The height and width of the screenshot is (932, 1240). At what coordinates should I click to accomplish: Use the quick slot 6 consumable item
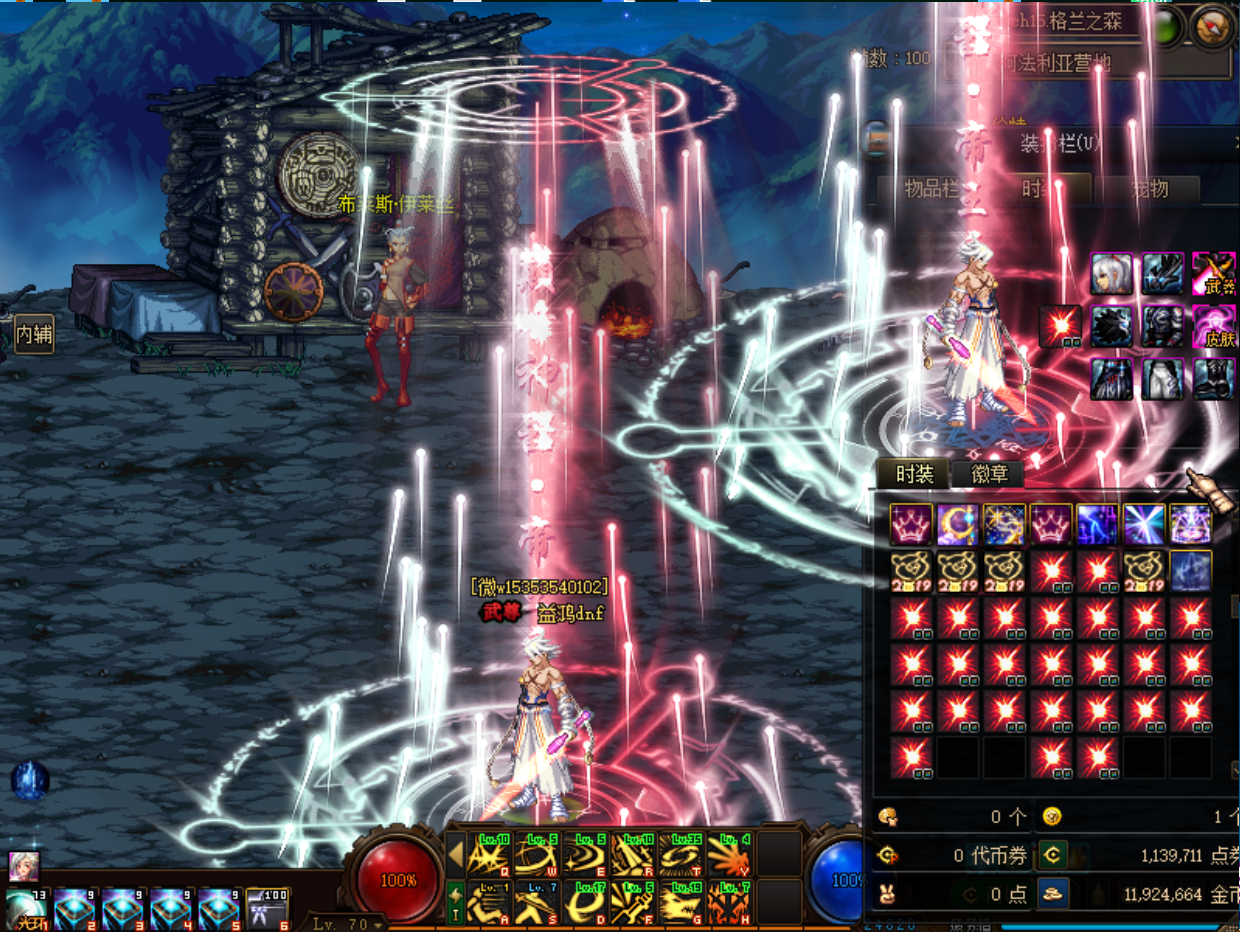267,908
